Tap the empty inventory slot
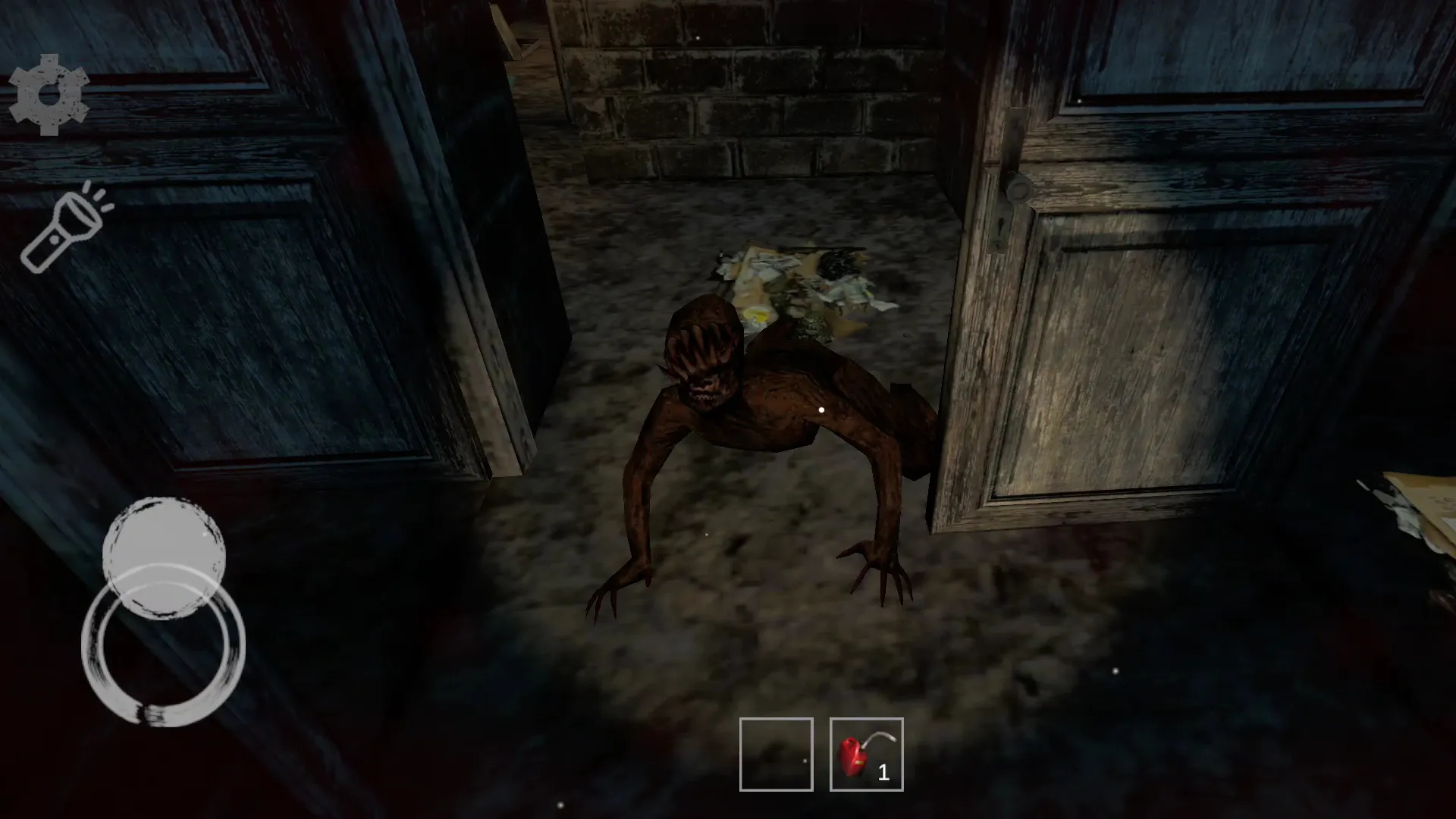The image size is (1456, 819). pyautogui.click(x=775, y=755)
